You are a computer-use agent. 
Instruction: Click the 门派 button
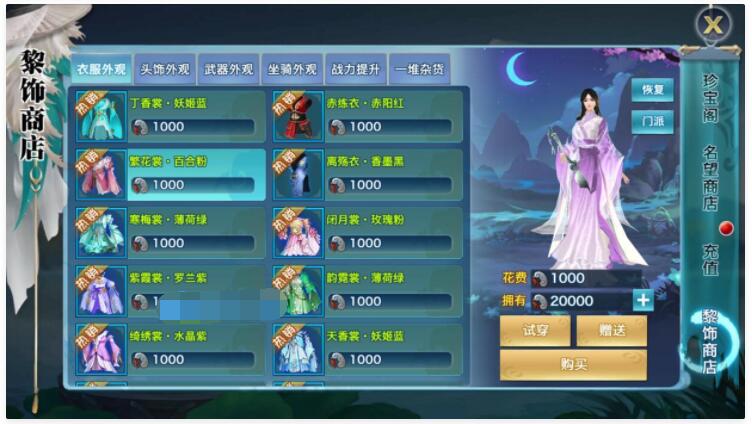652,122
